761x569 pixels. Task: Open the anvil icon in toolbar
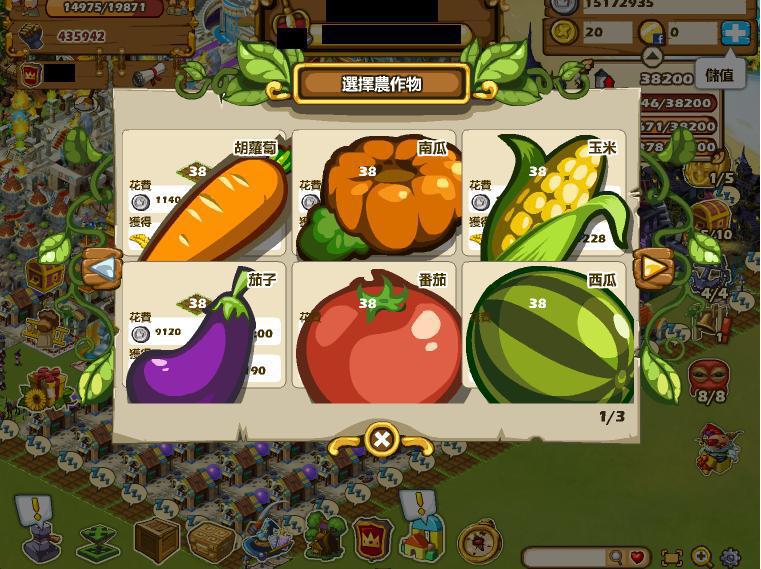click(41, 543)
